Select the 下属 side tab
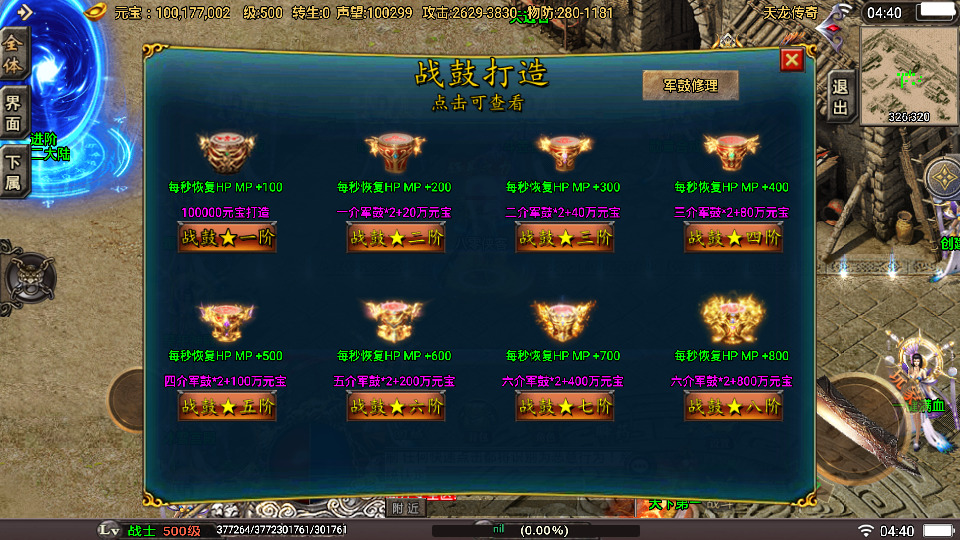This screenshot has height=540, width=960. (x=14, y=171)
